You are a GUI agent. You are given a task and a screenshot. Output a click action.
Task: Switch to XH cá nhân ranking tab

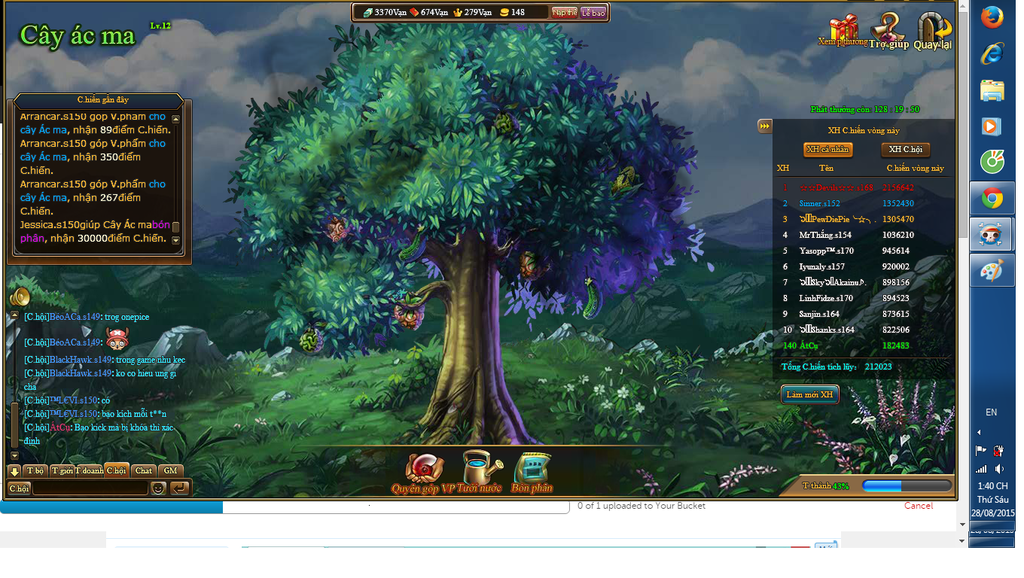tap(828, 150)
